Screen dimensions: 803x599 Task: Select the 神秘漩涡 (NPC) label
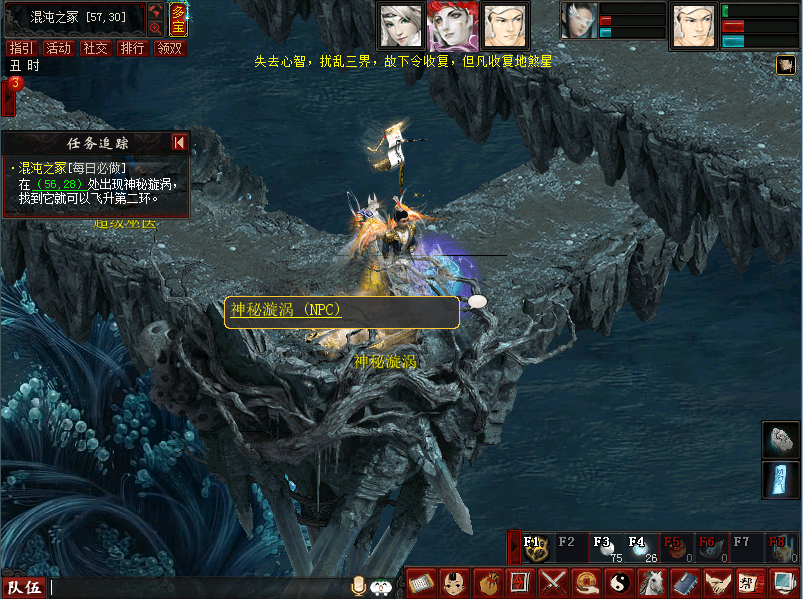click(286, 310)
